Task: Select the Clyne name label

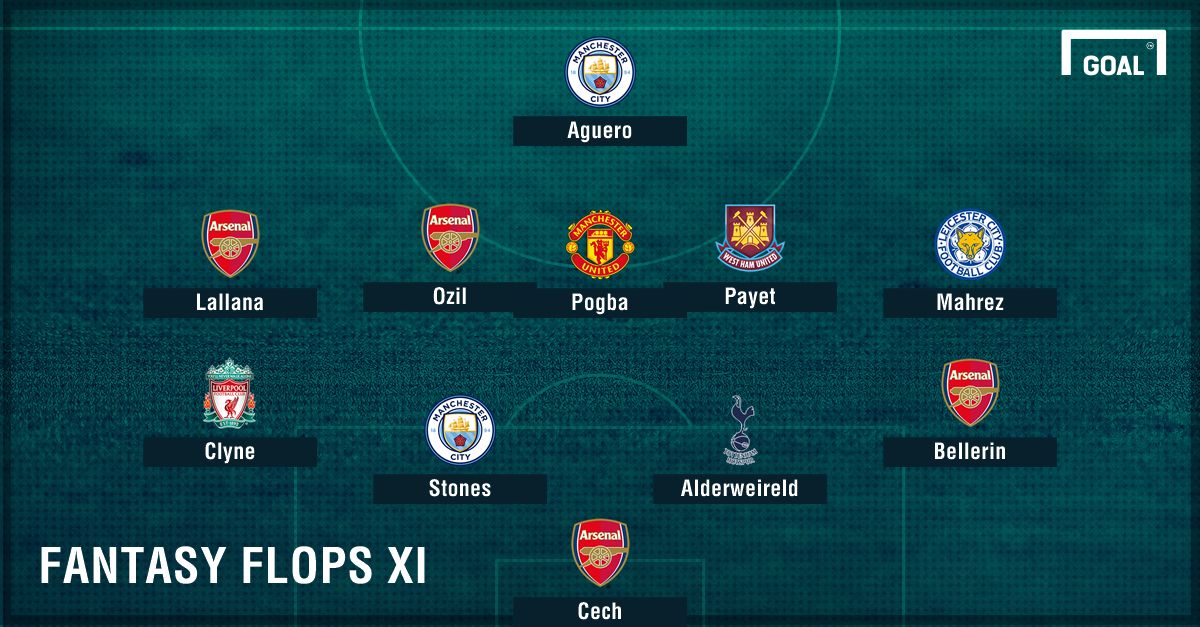Action: (230, 452)
